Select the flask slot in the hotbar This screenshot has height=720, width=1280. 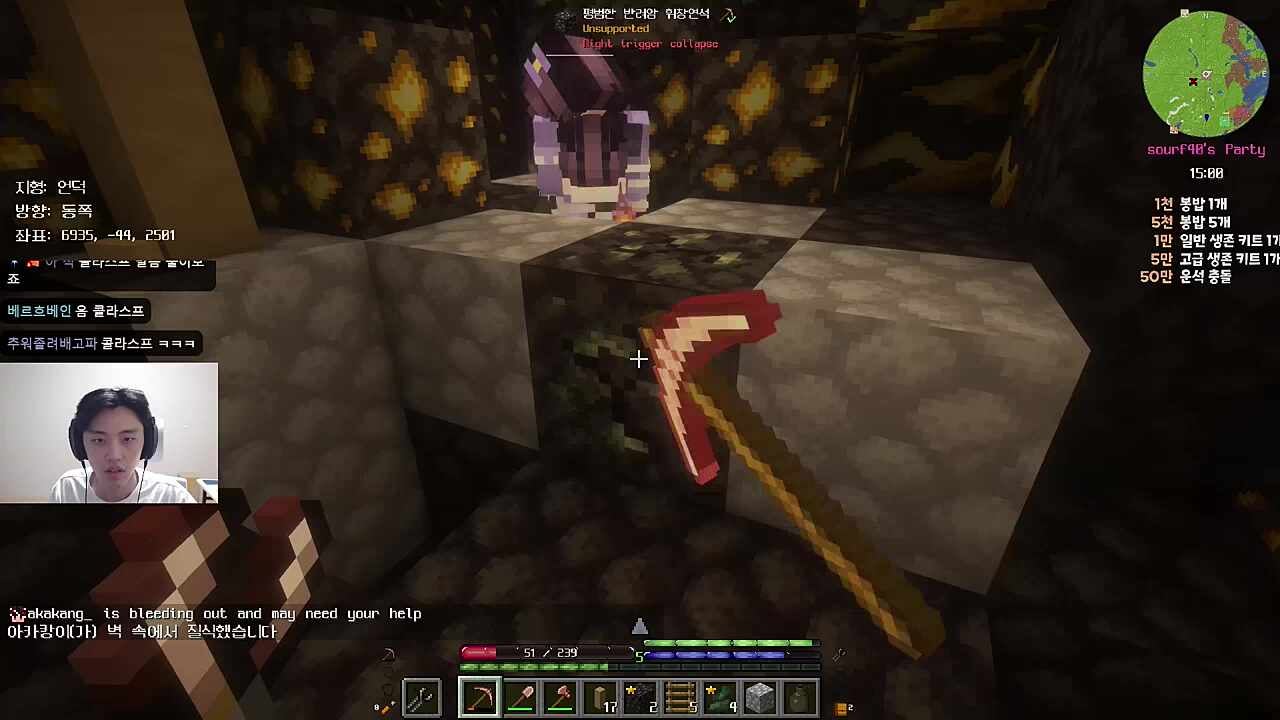tap(800, 697)
